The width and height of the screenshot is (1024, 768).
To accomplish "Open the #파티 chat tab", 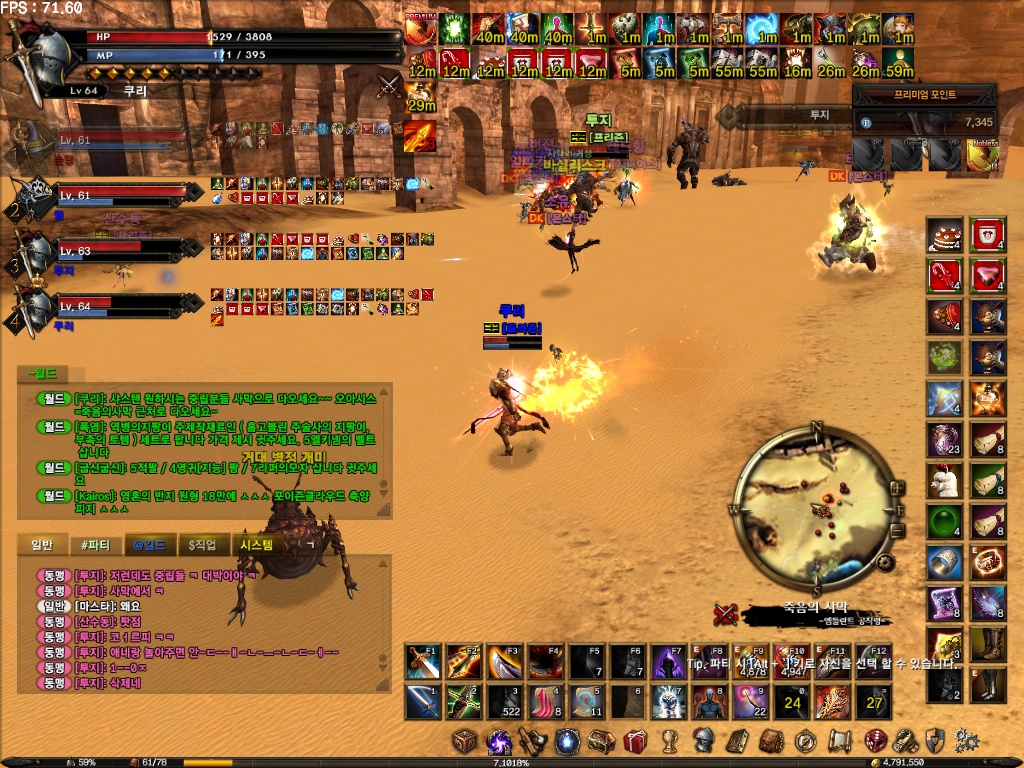I will pos(95,545).
